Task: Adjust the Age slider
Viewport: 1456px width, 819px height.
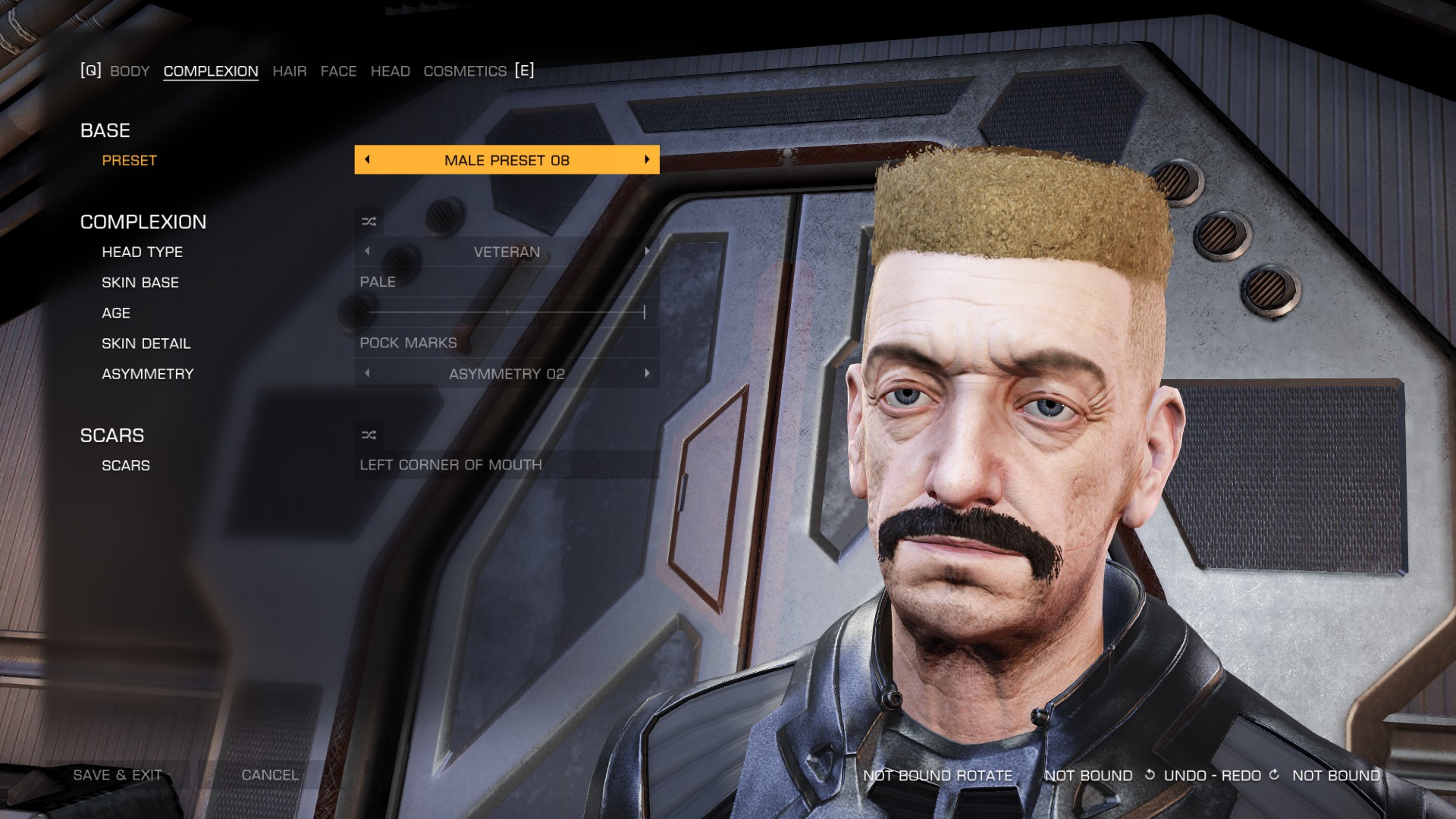Action: (x=507, y=312)
